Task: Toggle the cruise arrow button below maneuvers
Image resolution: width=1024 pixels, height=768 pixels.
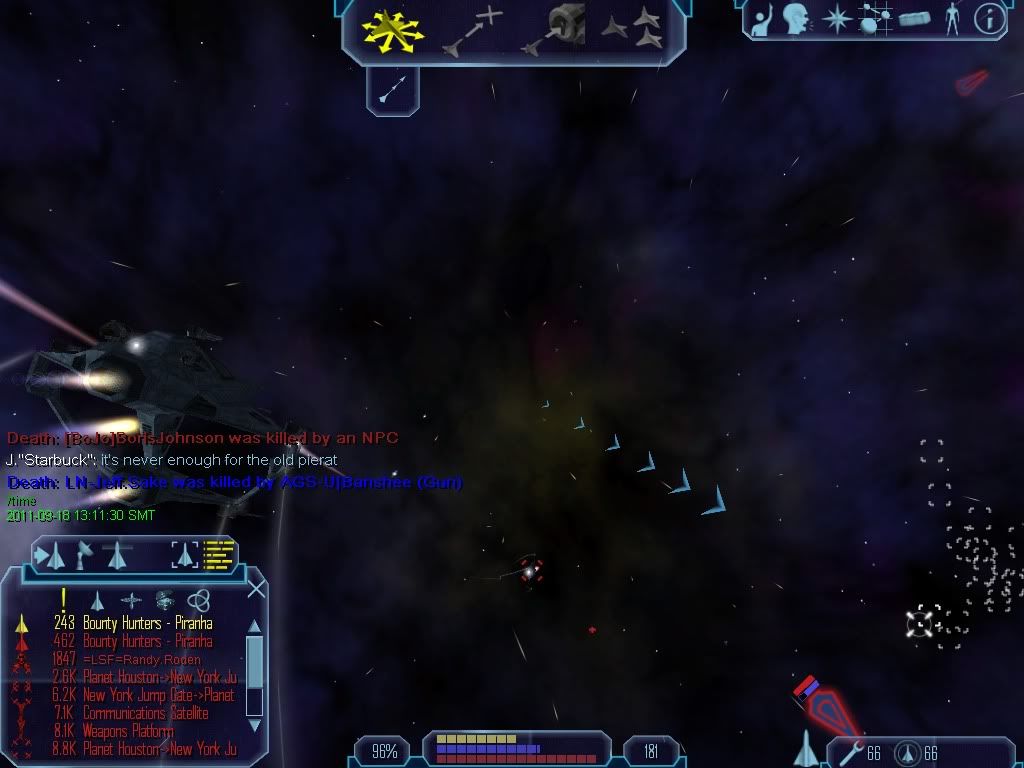Action: pos(392,91)
